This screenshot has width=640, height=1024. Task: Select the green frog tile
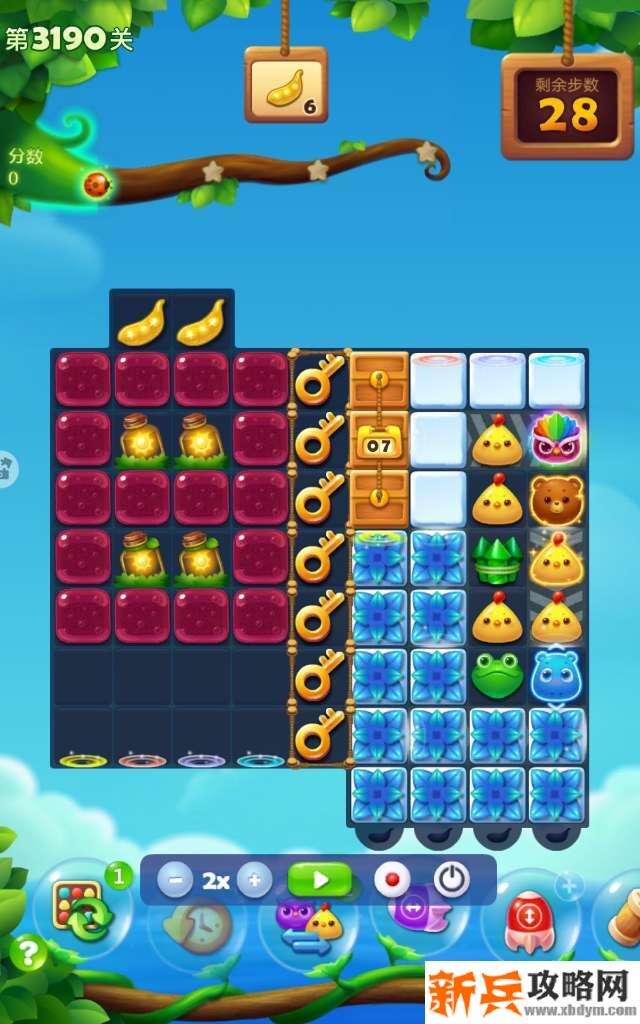(497, 676)
